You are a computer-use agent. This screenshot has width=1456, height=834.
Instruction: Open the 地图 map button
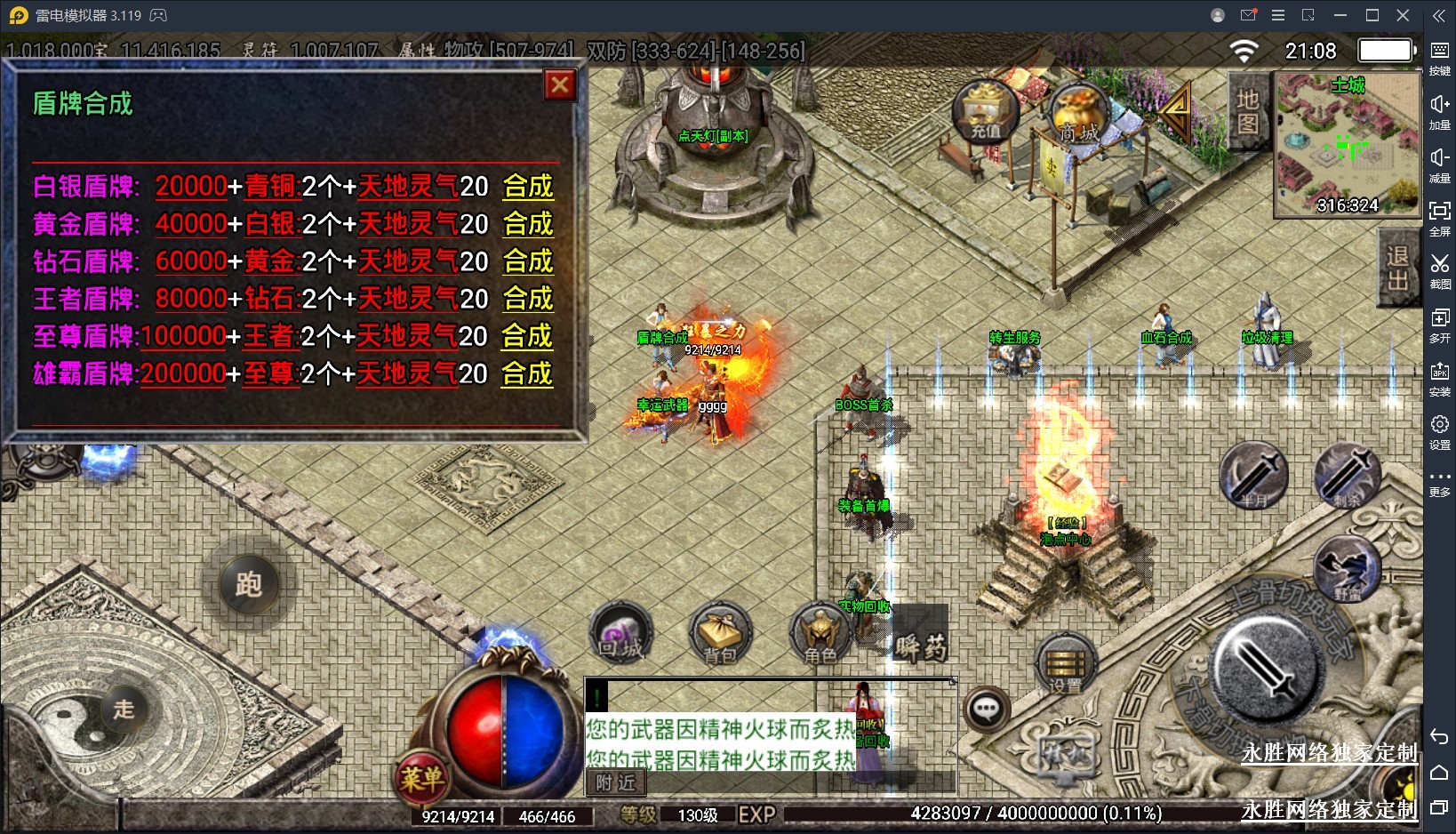tap(1247, 111)
